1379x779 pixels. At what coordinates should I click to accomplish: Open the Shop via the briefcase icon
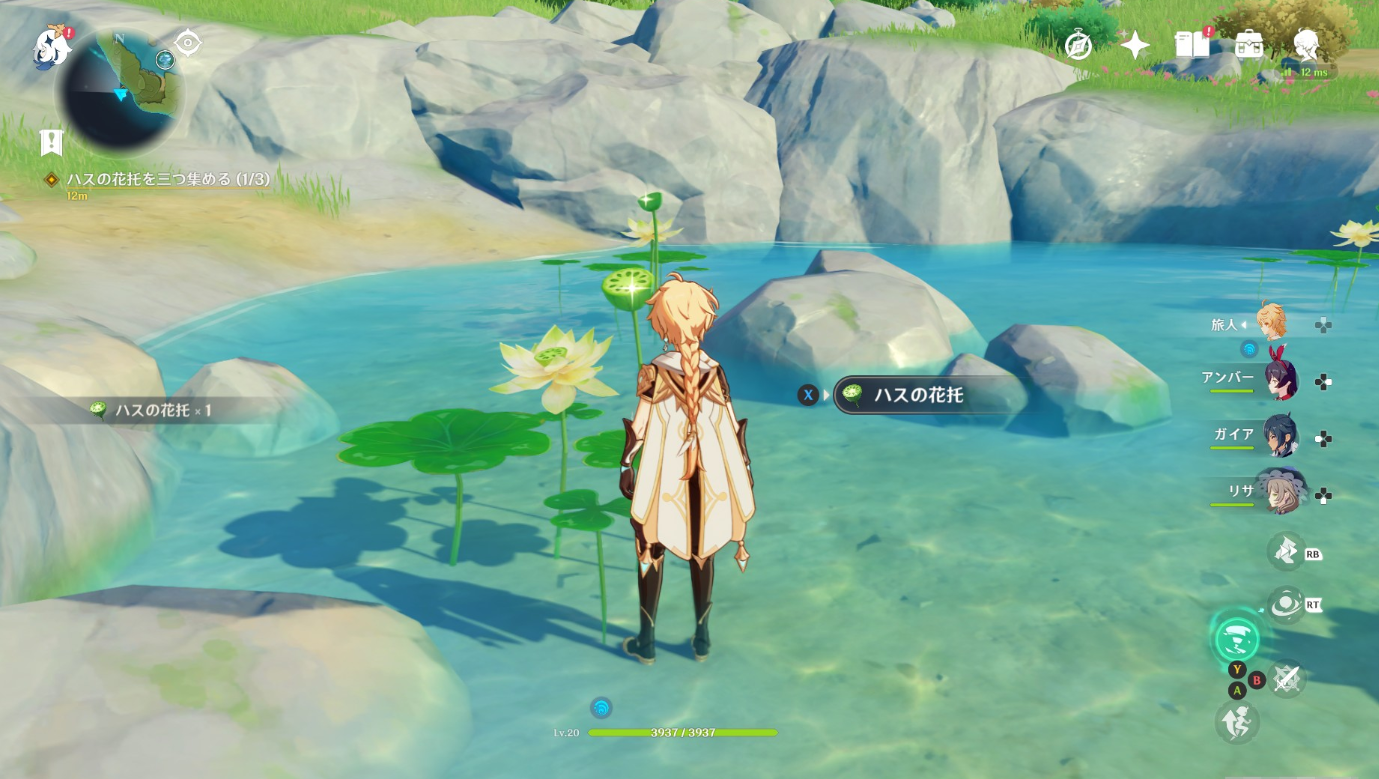pos(1248,44)
